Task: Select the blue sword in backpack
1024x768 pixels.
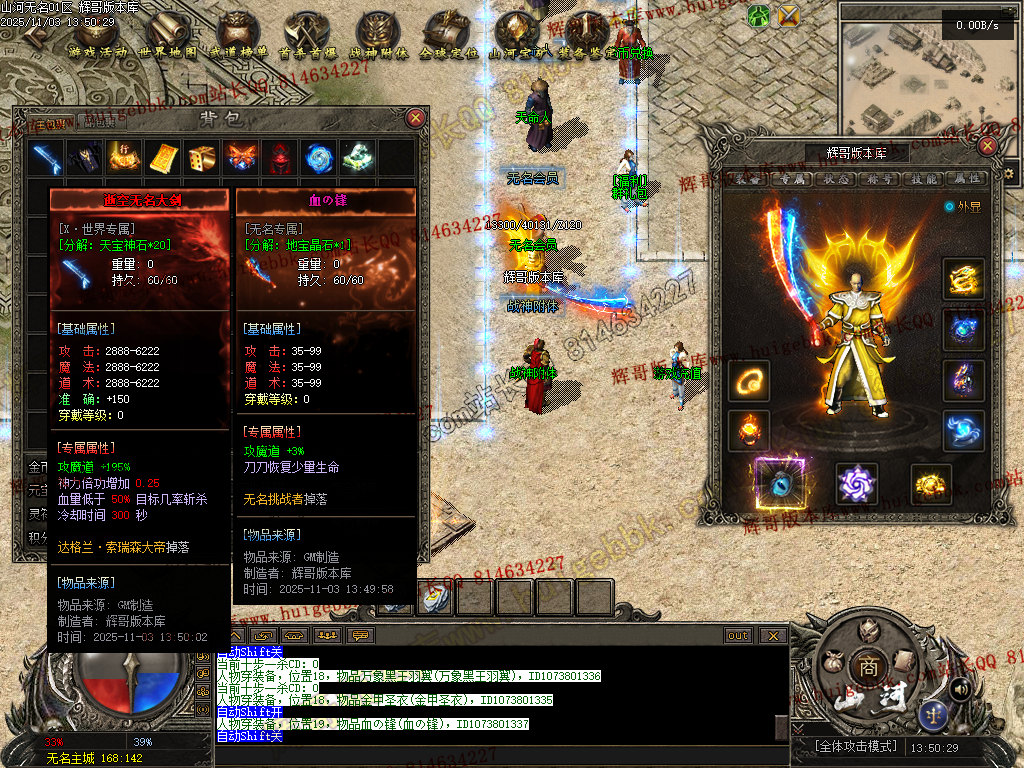Action: pyautogui.click(x=47, y=158)
